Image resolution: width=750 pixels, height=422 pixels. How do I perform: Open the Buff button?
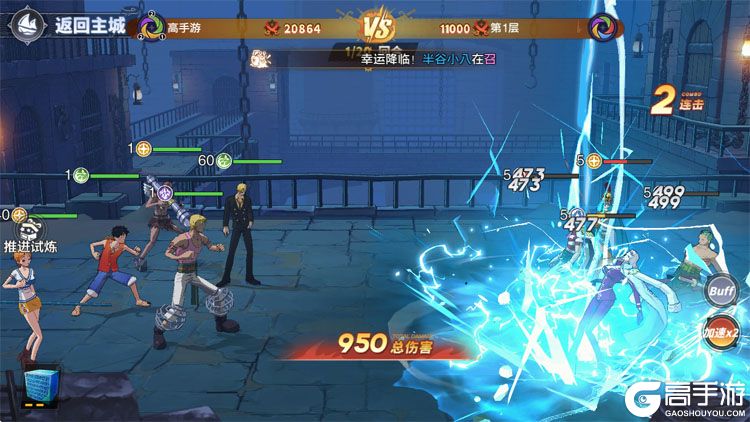[718, 292]
